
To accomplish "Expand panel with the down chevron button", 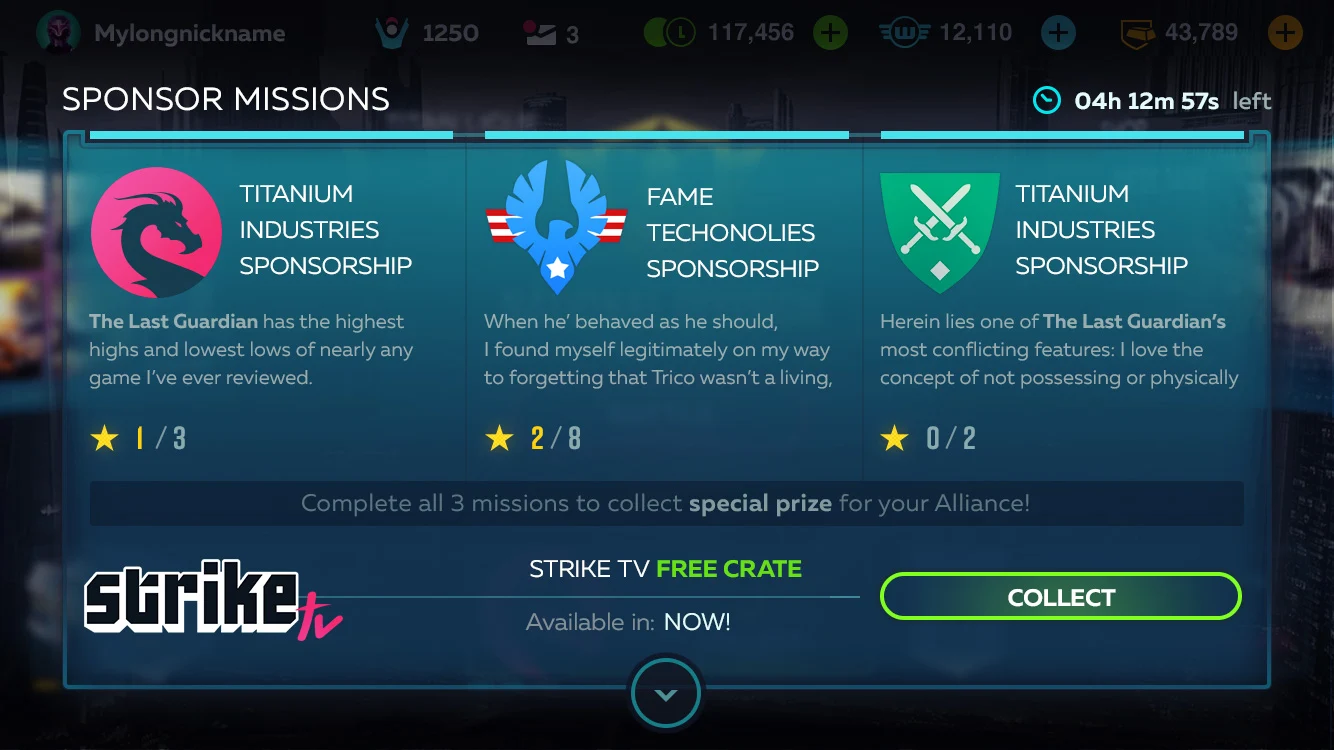I will tap(666, 694).
